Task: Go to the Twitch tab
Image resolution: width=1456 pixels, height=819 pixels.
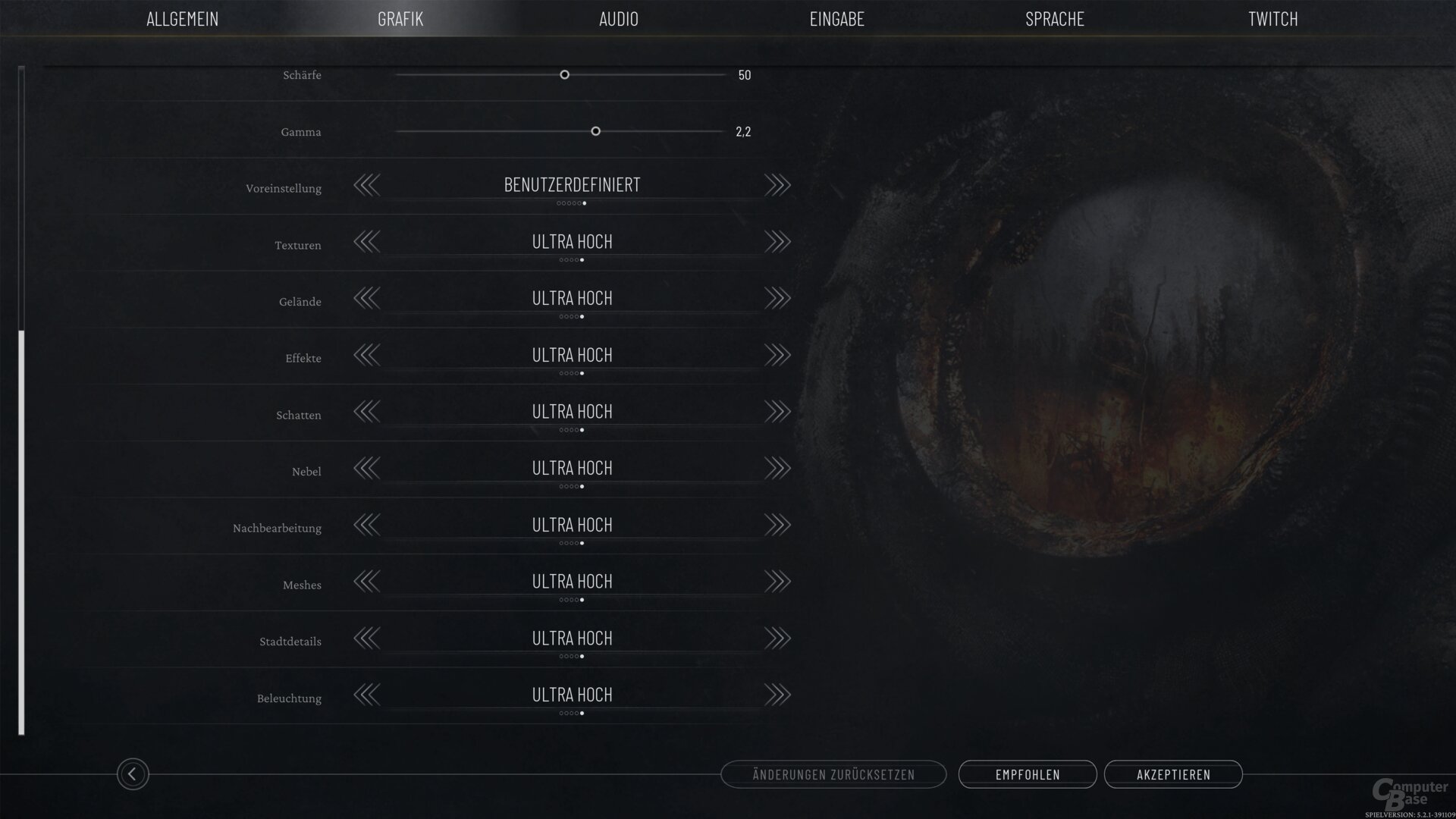Action: pos(1271,19)
